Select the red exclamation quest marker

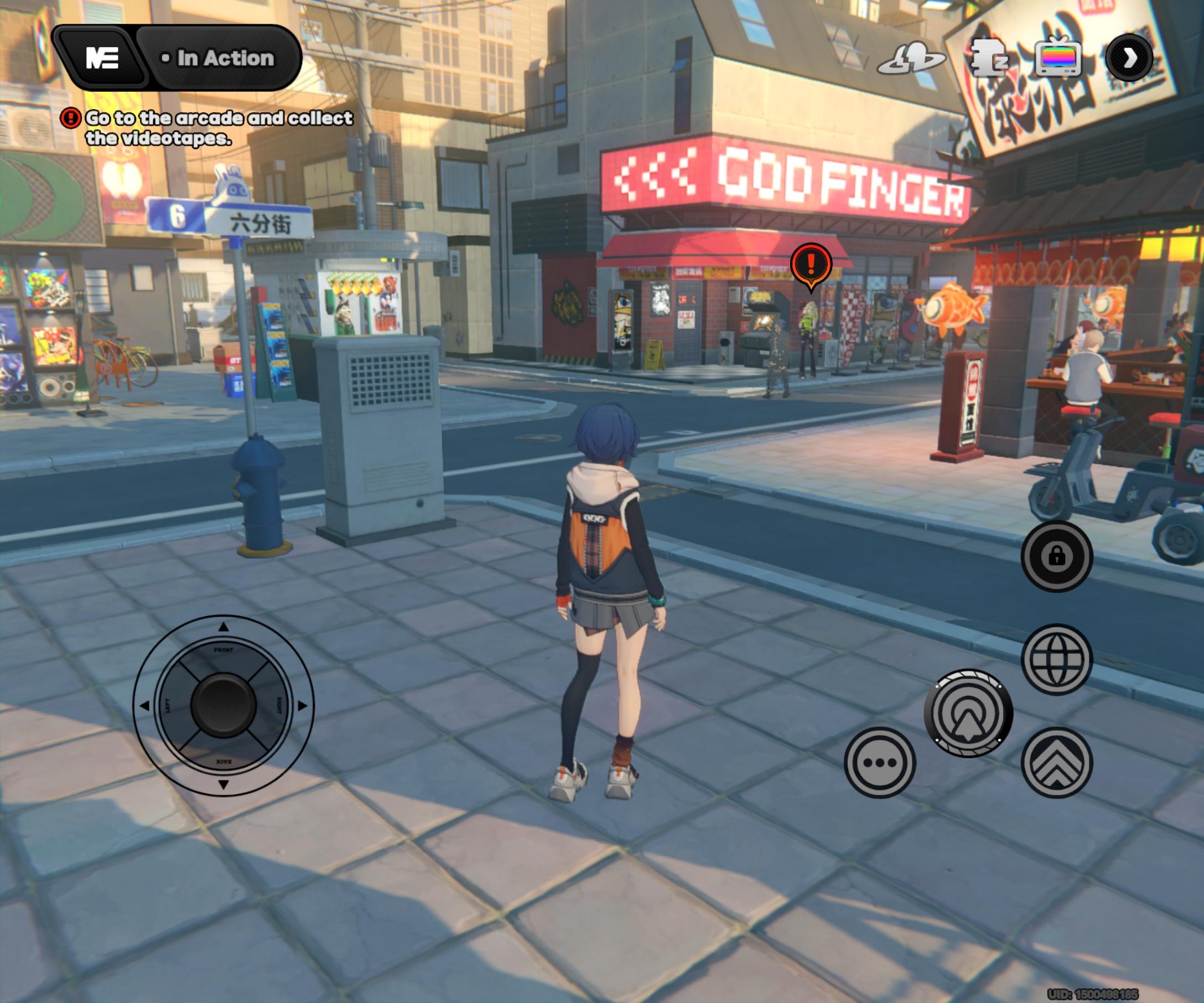coord(811,265)
